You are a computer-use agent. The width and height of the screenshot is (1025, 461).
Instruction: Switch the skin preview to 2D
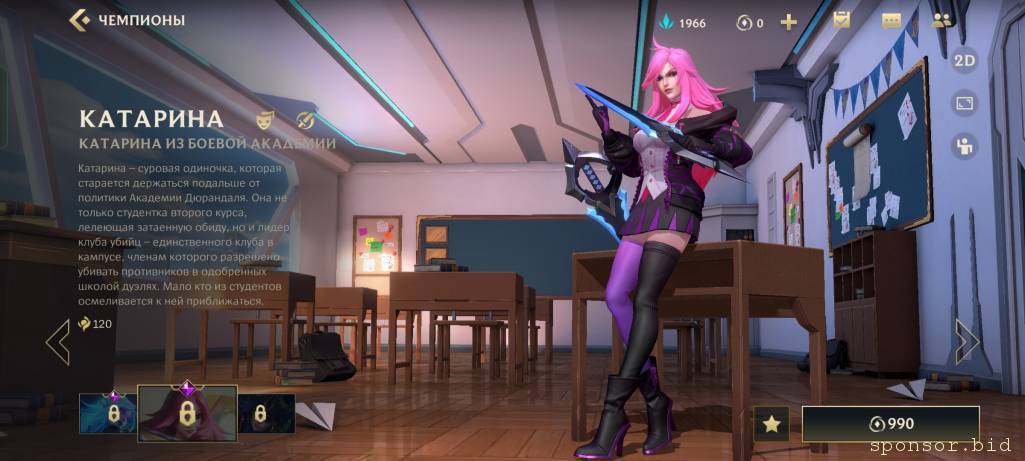[964, 60]
